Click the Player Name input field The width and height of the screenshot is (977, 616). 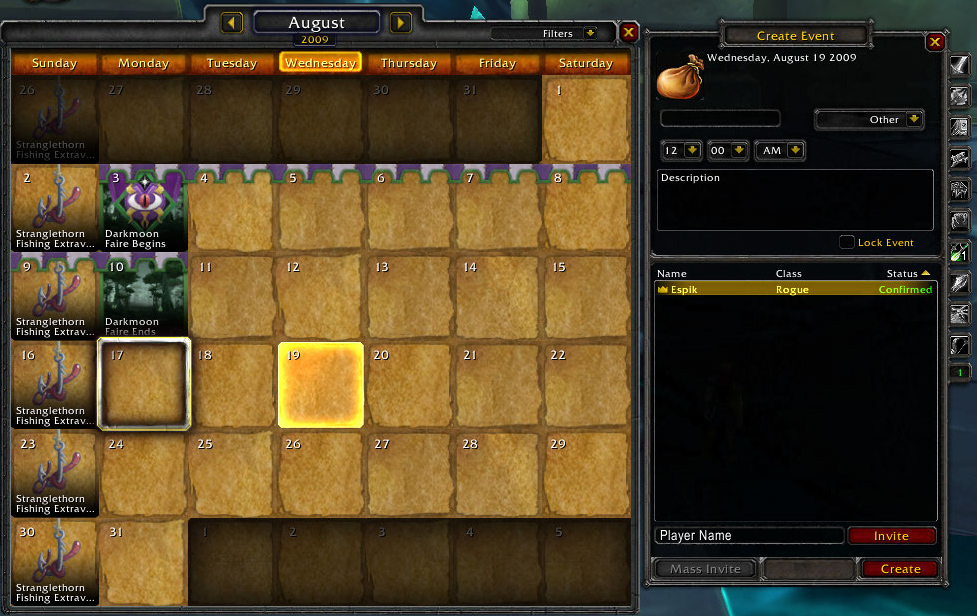coord(749,536)
